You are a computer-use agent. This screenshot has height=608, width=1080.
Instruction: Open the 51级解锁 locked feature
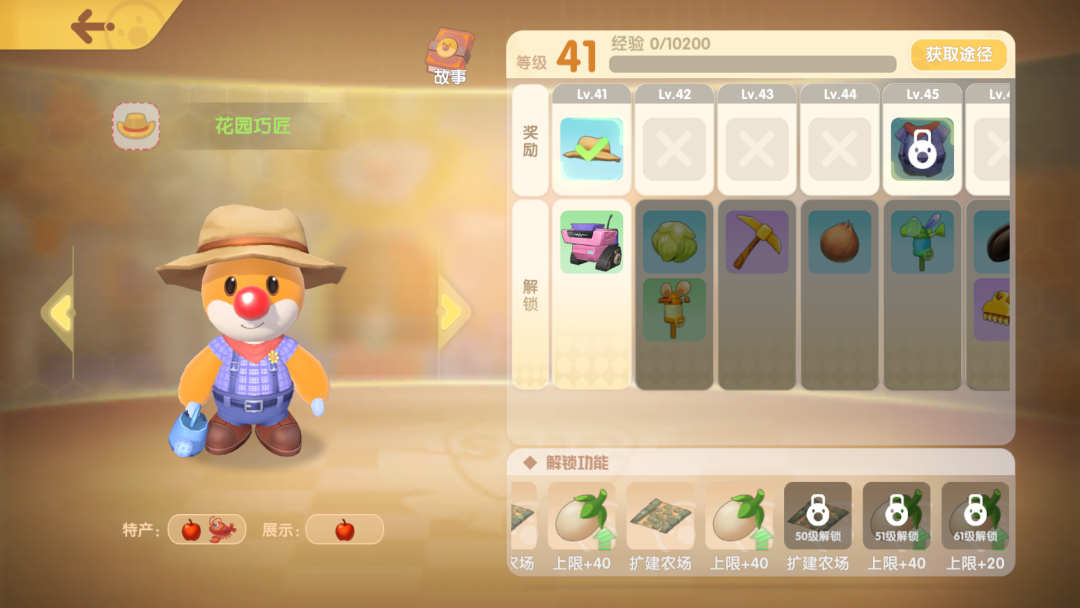(x=896, y=516)
